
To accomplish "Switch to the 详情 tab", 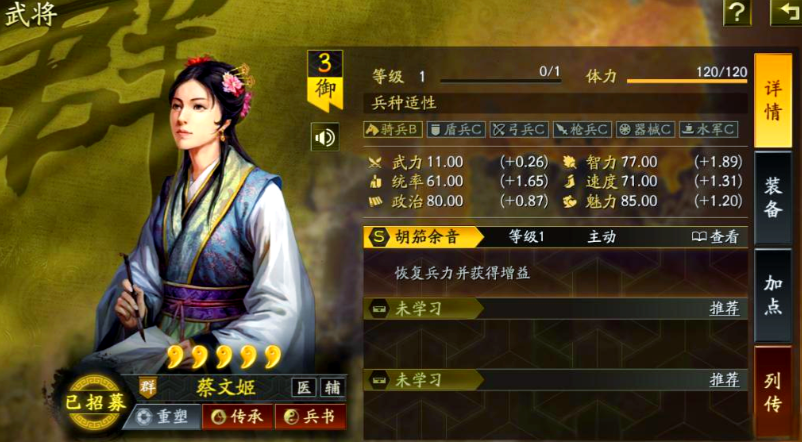I will click(773, 97).
